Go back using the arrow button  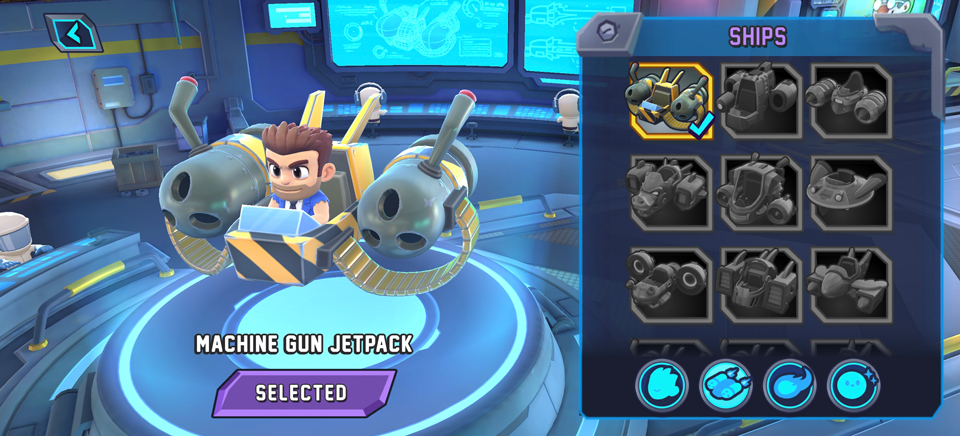(73, 33)
